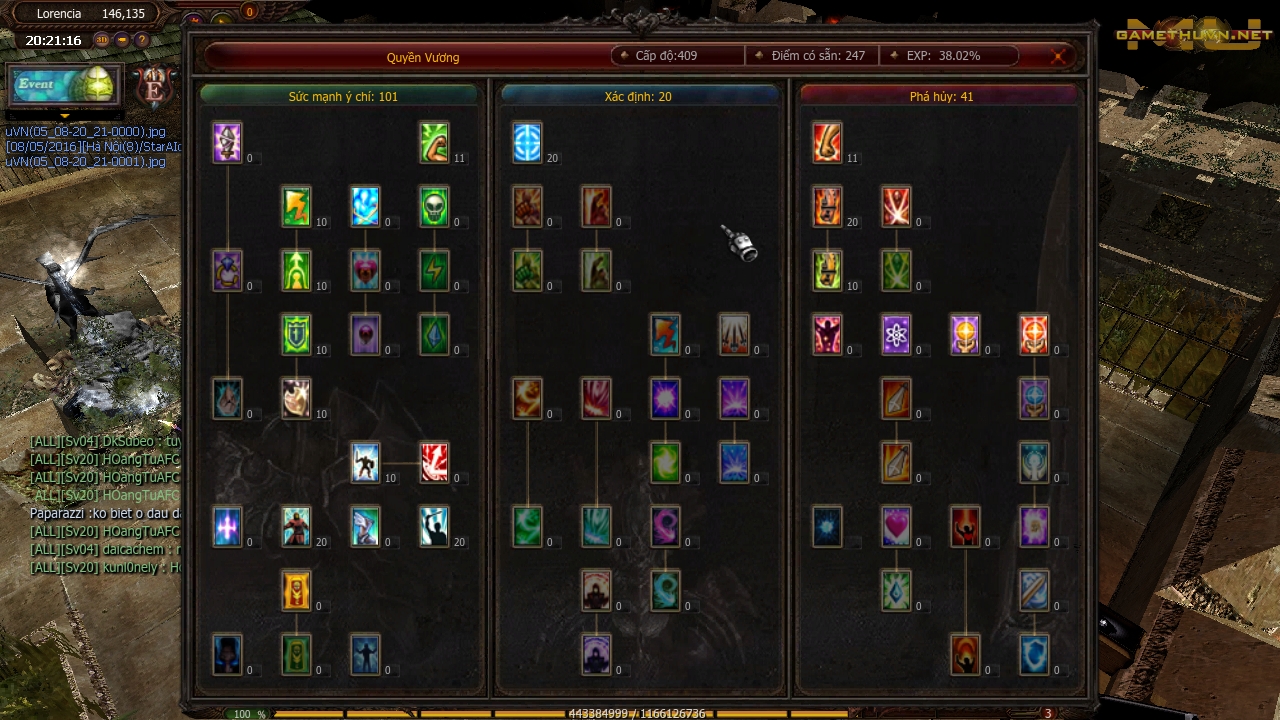Select the blue targeting skill atop the Xác định tree
Screen dimensions: 1280x720
click(528, 142)
